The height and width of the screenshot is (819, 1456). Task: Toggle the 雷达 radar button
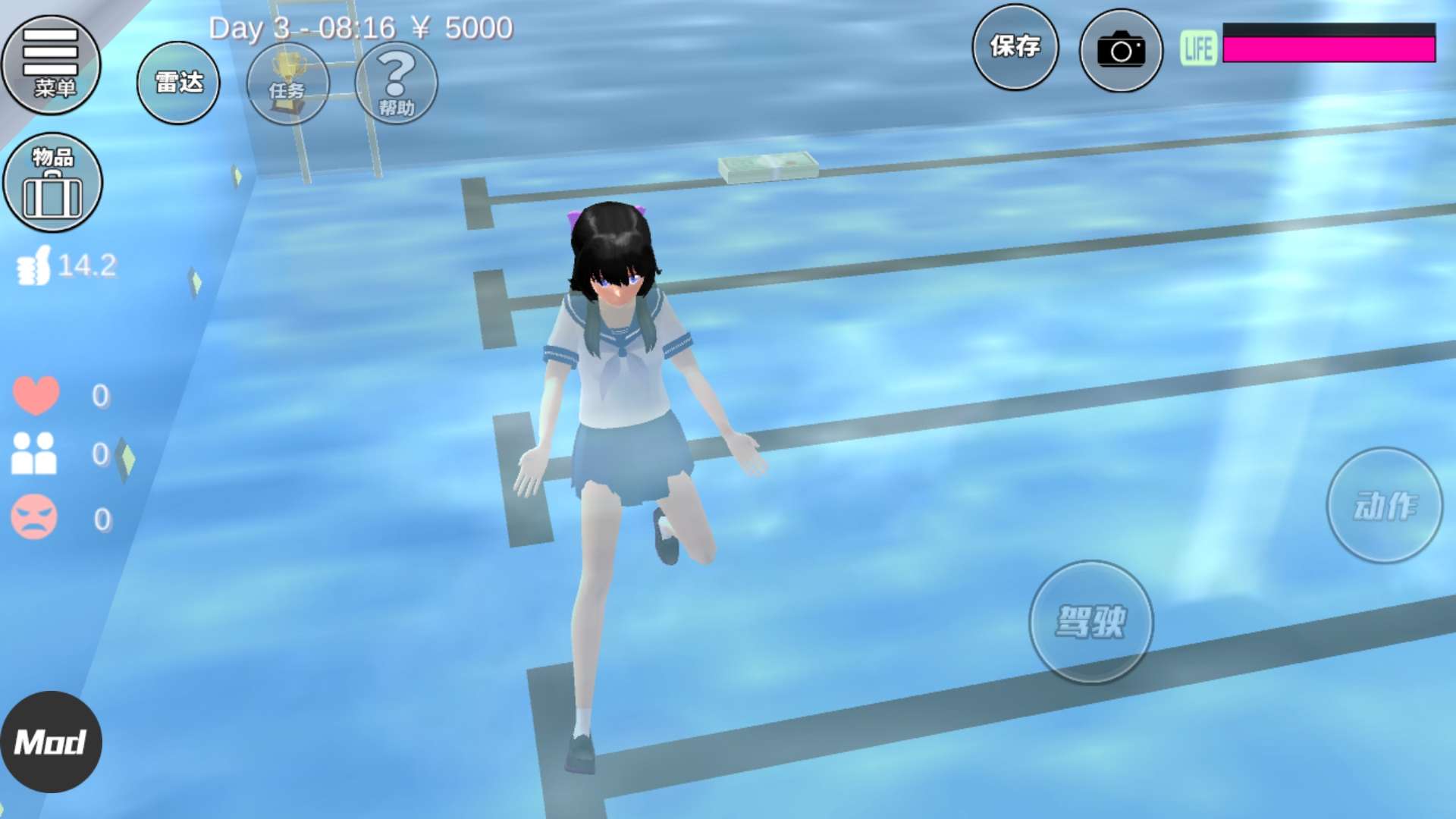coord(178,83)
